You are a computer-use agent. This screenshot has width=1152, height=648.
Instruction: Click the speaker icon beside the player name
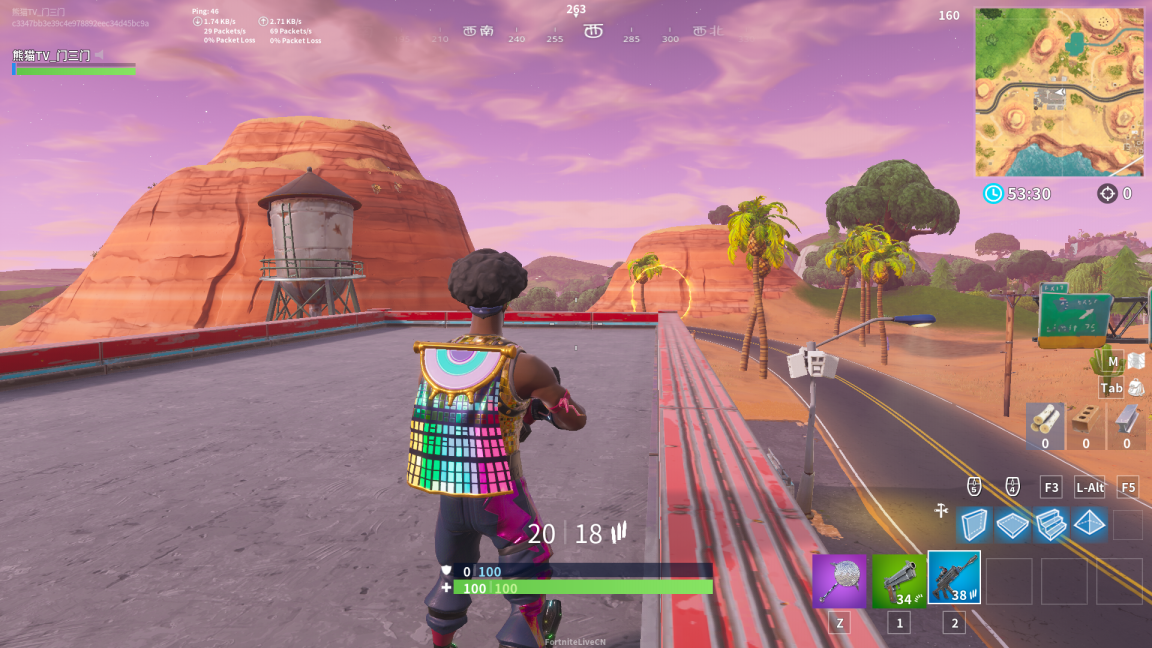99,56
